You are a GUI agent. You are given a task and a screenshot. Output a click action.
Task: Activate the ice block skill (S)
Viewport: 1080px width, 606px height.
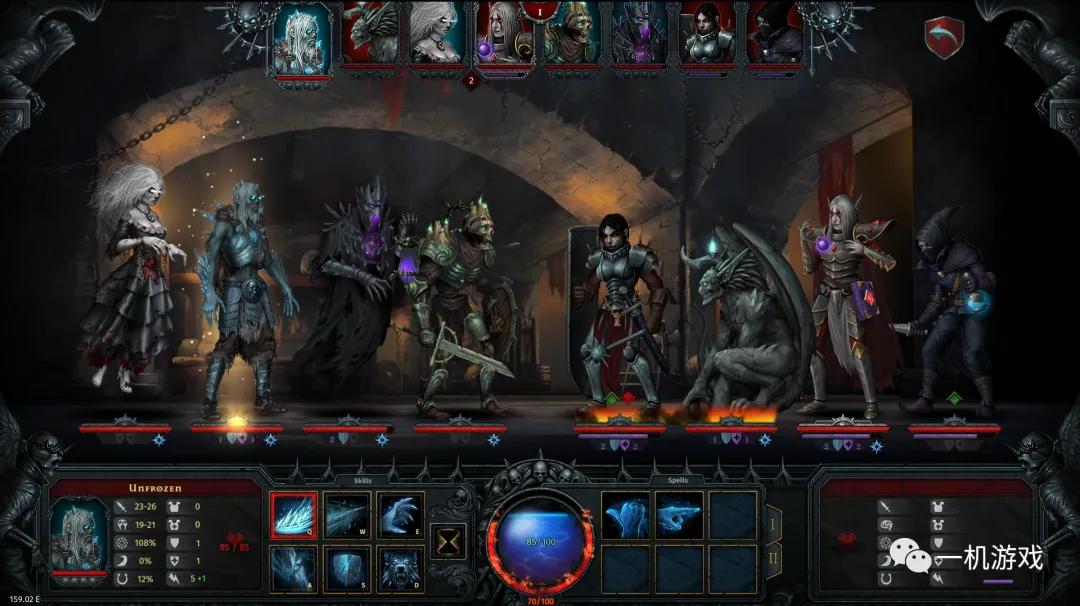(x=347, y=568)
